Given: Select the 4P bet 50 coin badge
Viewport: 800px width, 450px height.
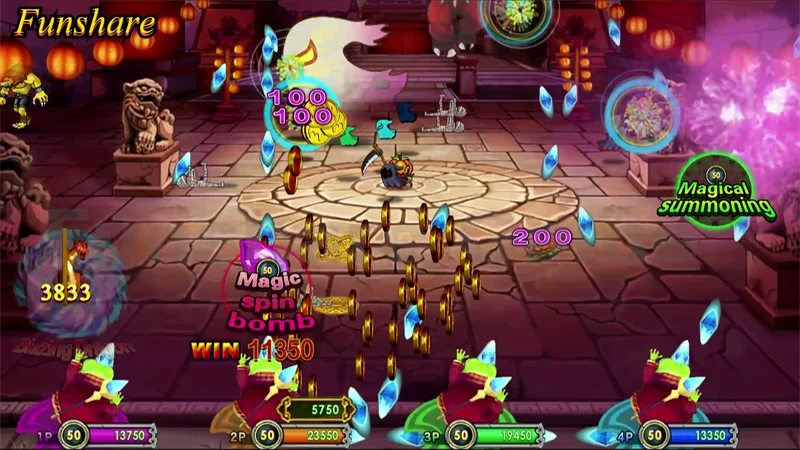Looking at the screenshot, I should (x=654, y=435).
